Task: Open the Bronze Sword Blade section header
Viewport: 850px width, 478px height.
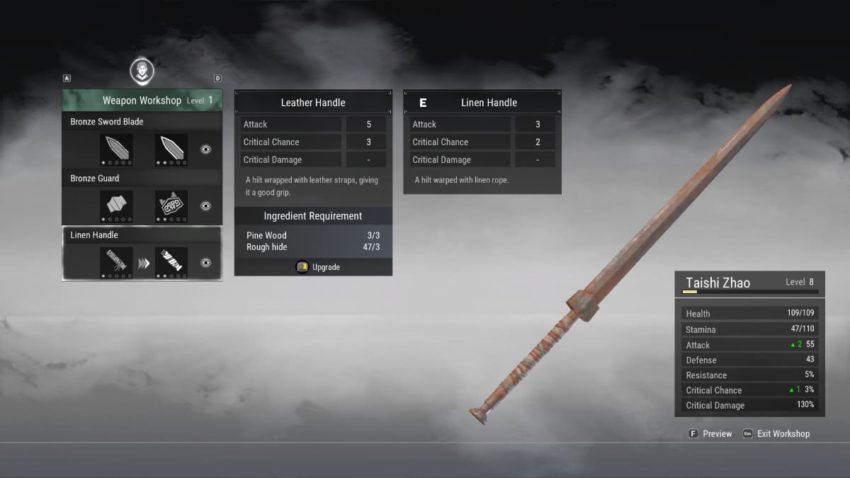Action: (107, 122)
